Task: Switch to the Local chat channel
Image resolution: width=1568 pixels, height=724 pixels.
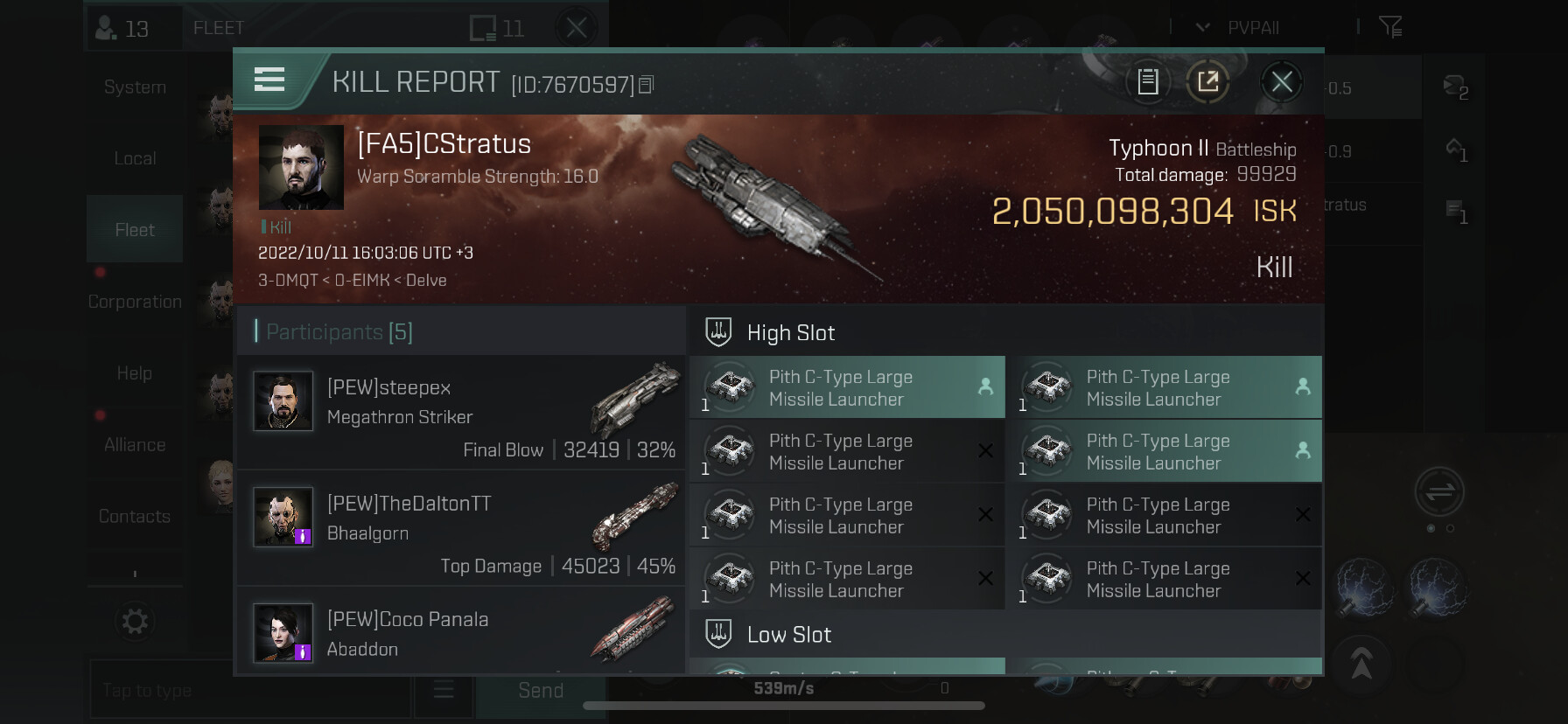Action: click(135, 158)
